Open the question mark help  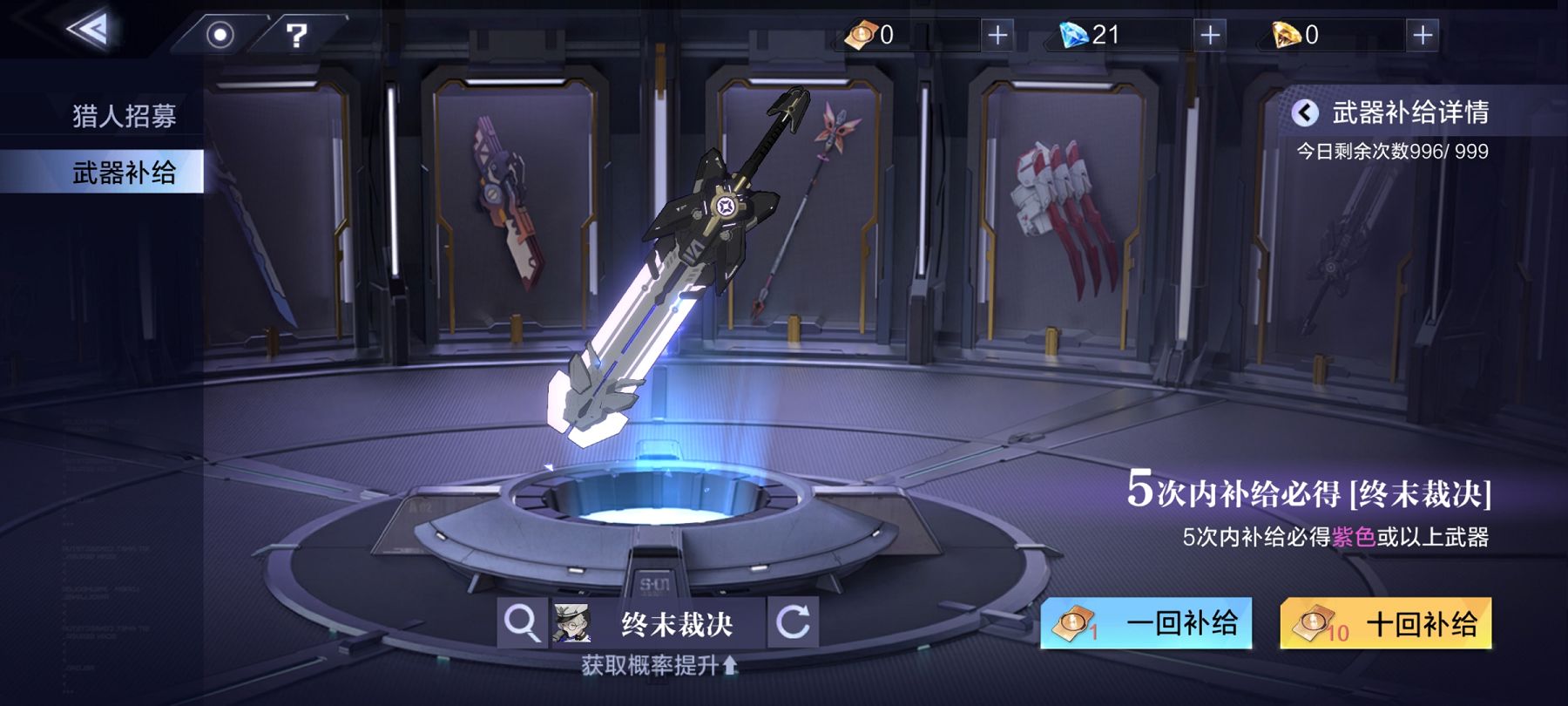[x=297, y=35]
